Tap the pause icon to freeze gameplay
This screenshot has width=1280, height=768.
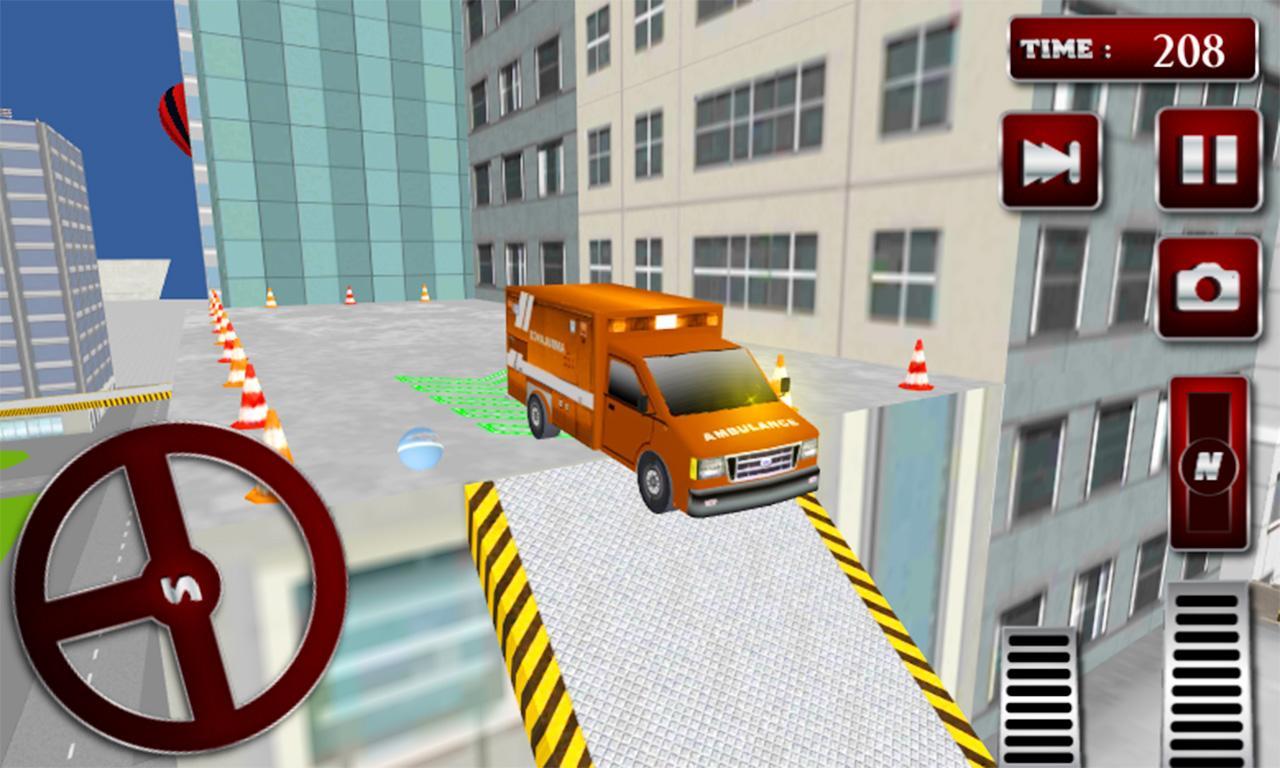click(1209, 160)
